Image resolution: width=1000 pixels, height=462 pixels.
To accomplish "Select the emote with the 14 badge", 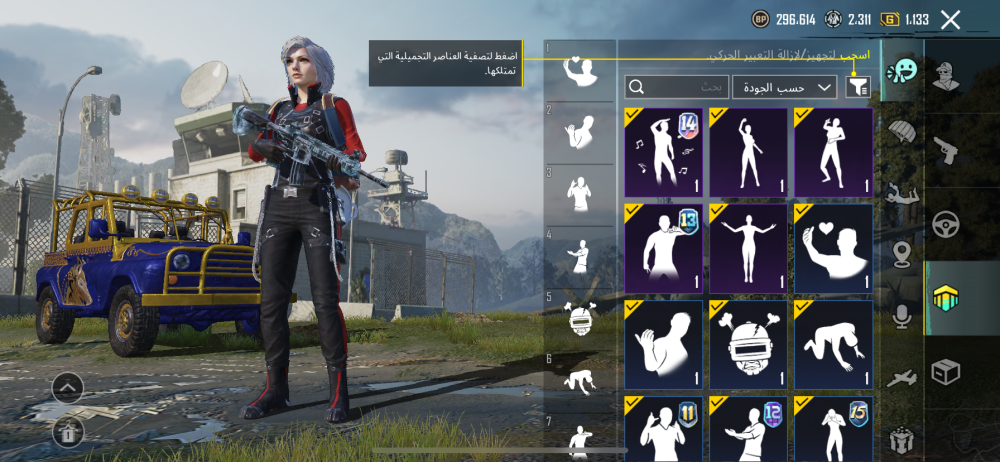I will coord(664,152).
